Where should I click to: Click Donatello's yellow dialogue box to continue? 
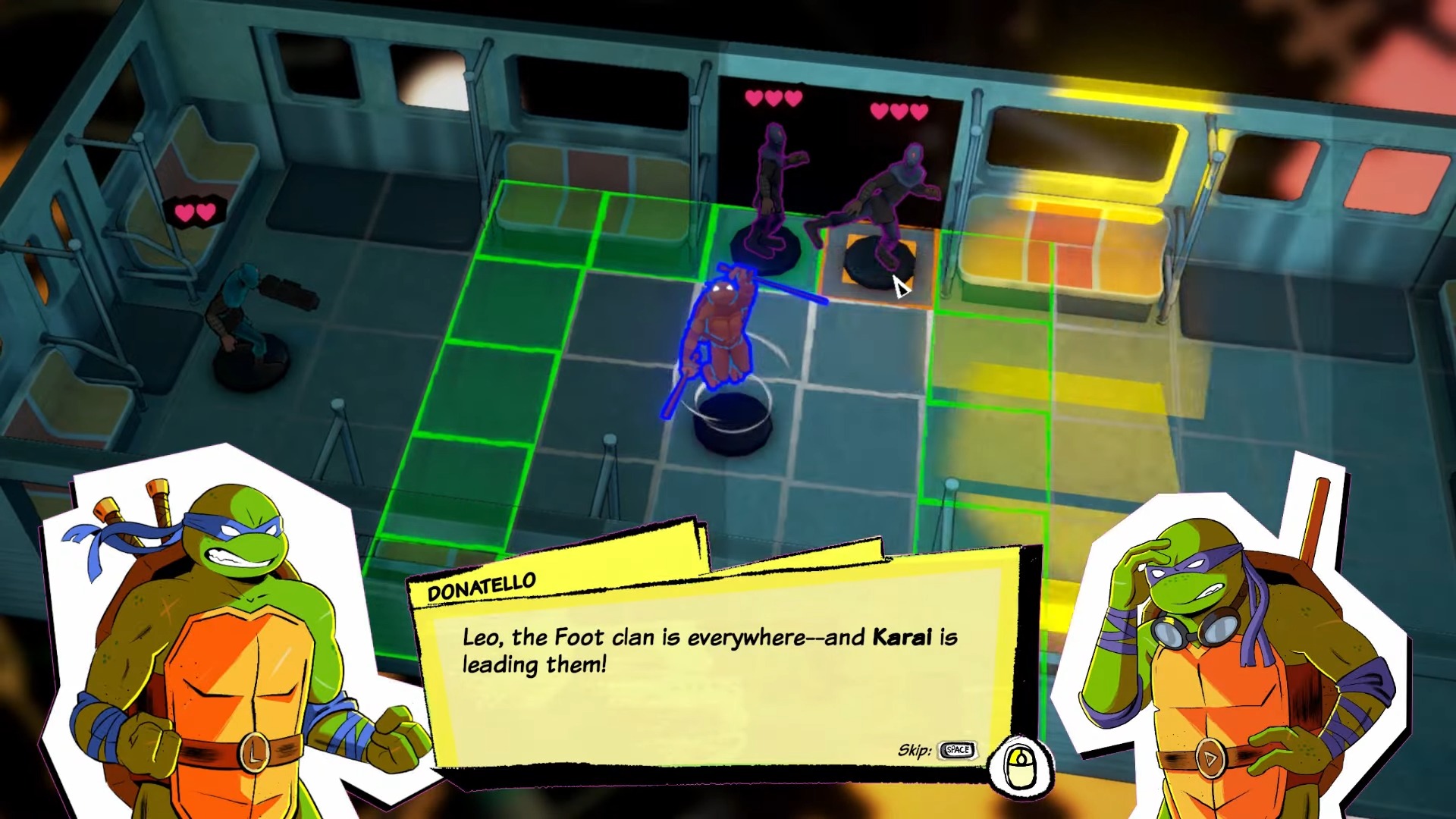click(713, 667)
